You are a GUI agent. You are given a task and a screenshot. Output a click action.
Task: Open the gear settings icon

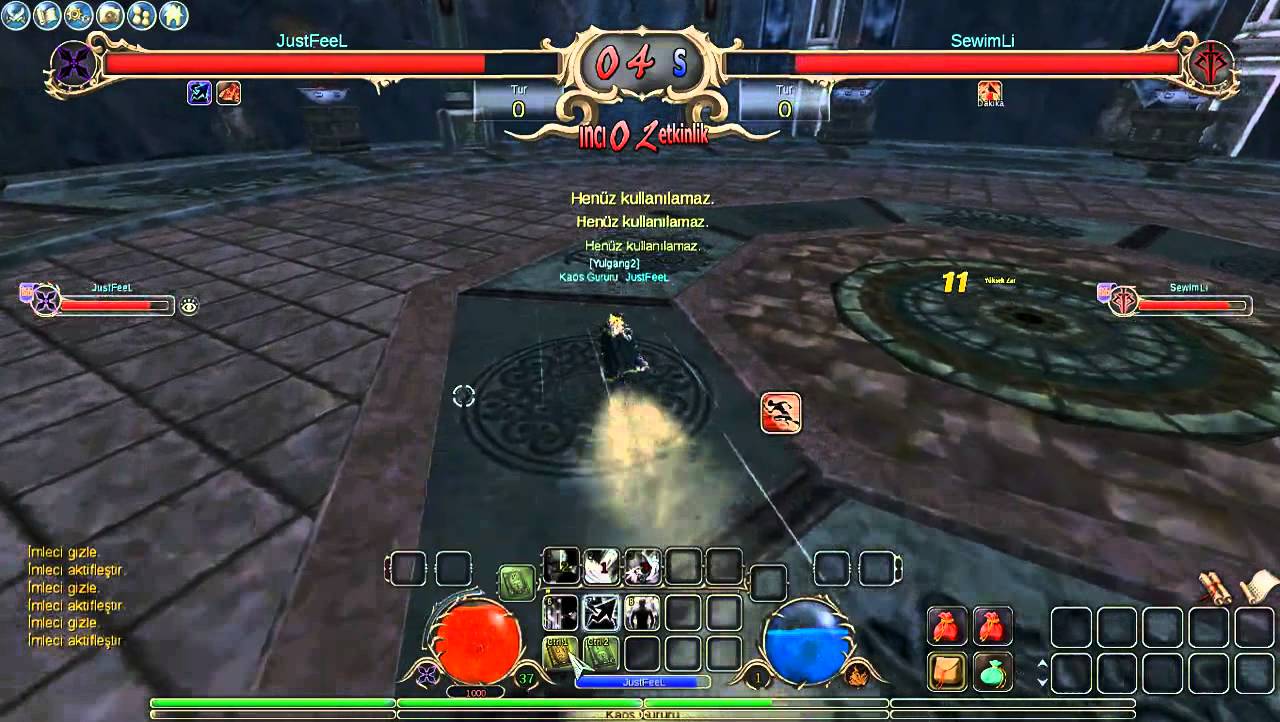pos(78,15)
